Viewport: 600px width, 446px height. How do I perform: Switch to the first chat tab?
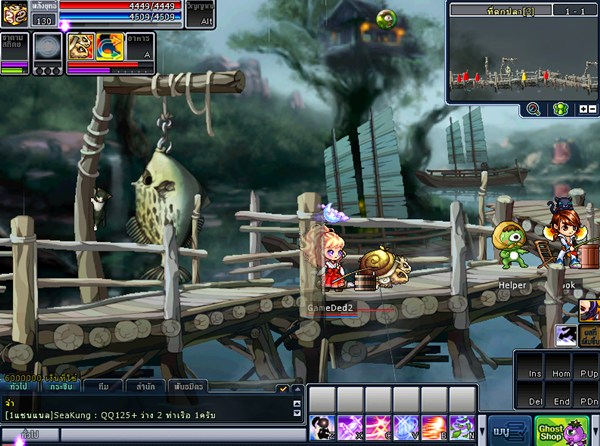19,386
